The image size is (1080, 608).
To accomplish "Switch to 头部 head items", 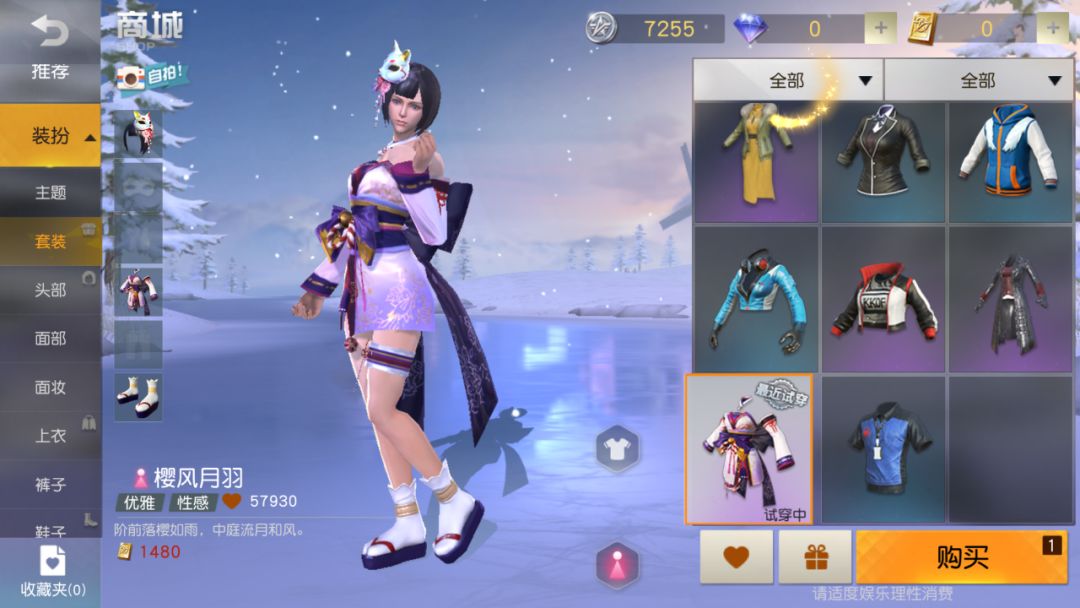I will pos(50,290).
